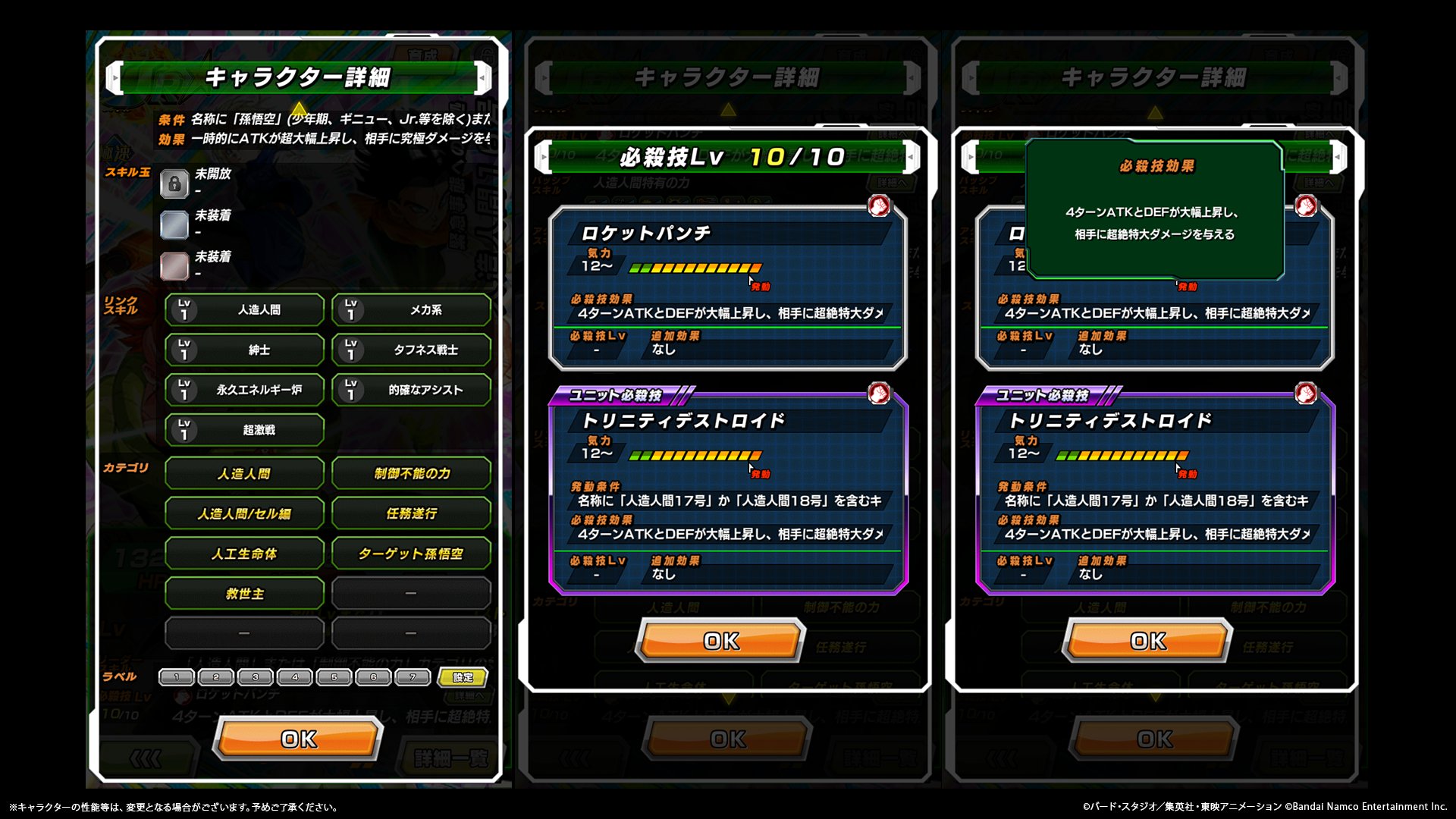This screenshot has height=819, width=1456.
Task: Click OK in the panel showing 必殺技効果 tooltip
Action: click(x=1148, y=642)
